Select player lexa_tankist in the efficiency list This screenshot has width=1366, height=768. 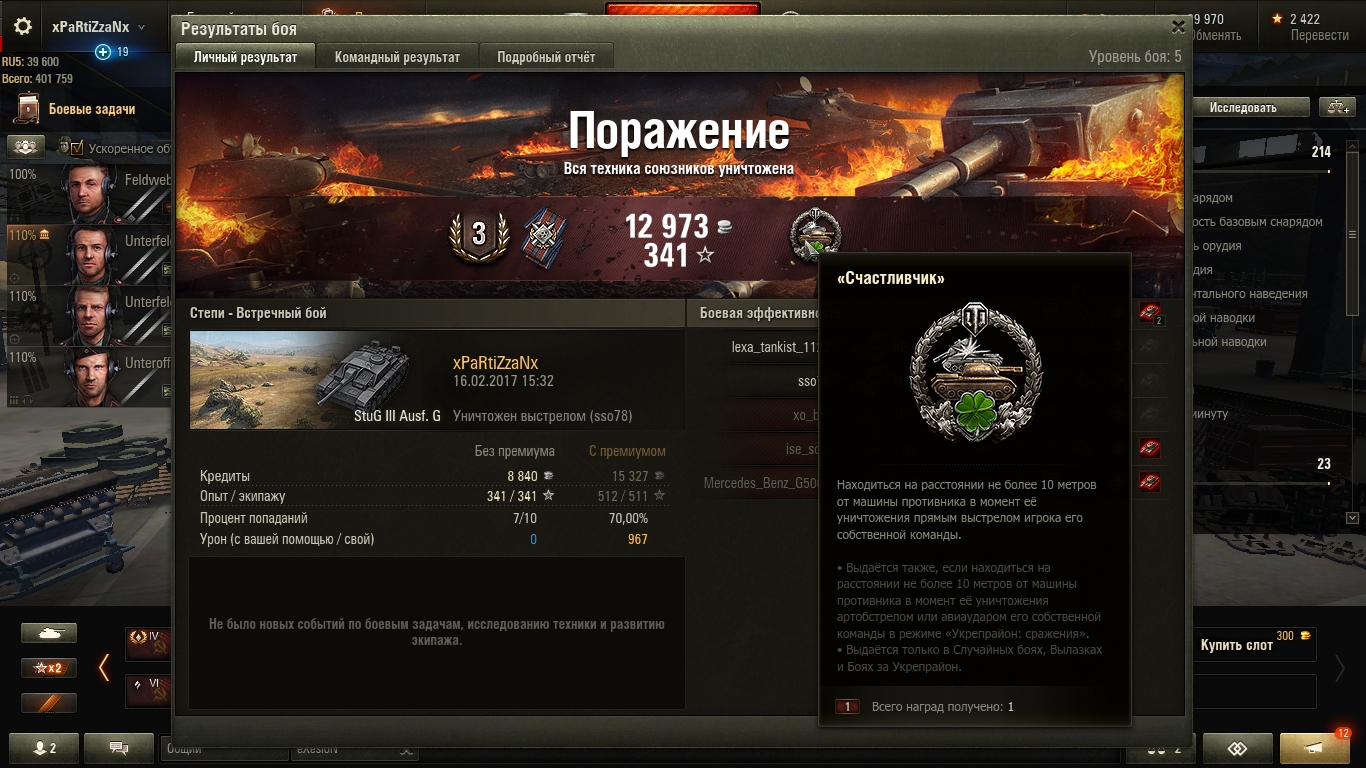[x=775, y=347]
